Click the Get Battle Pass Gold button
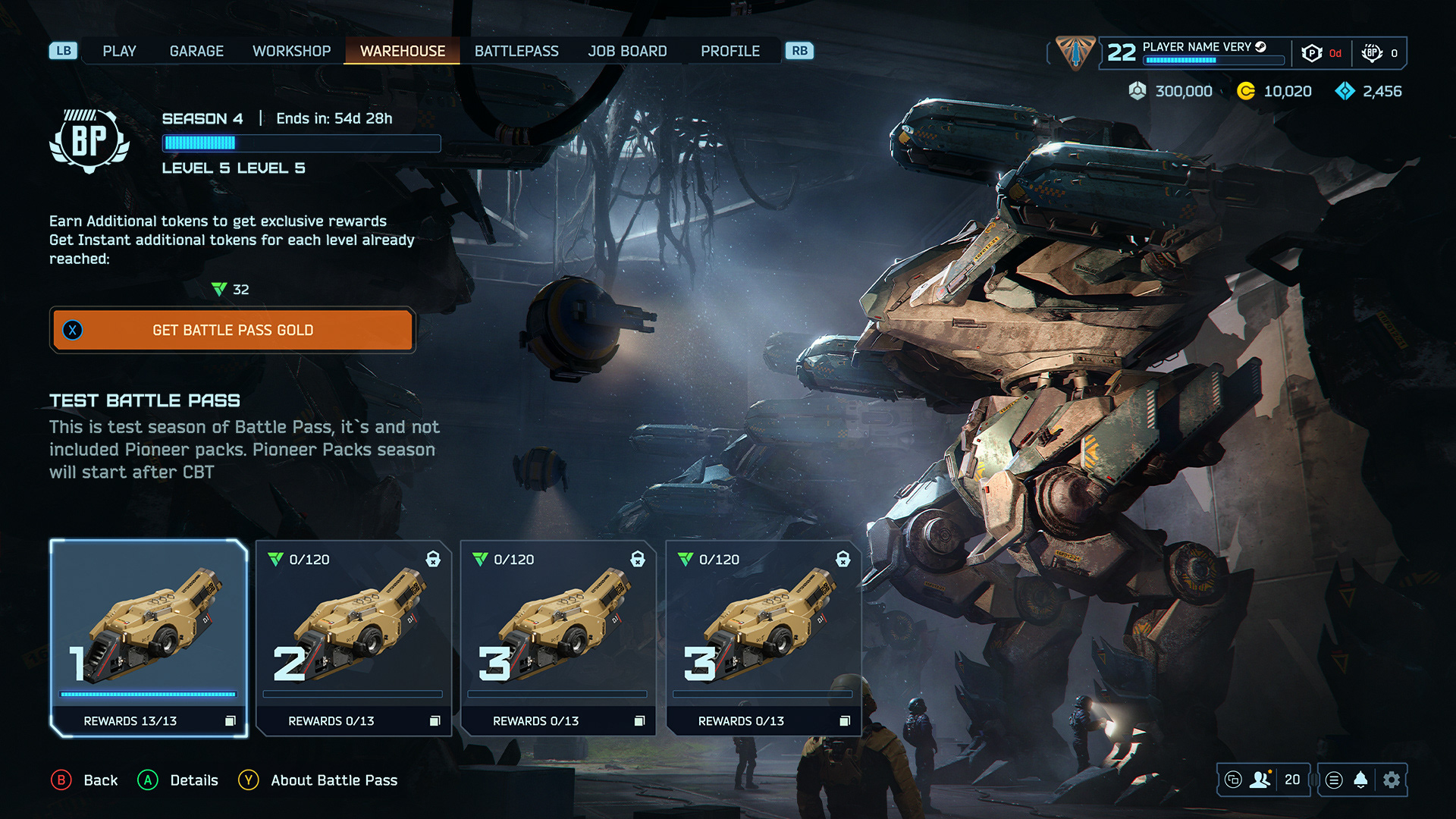 point(233,330)
